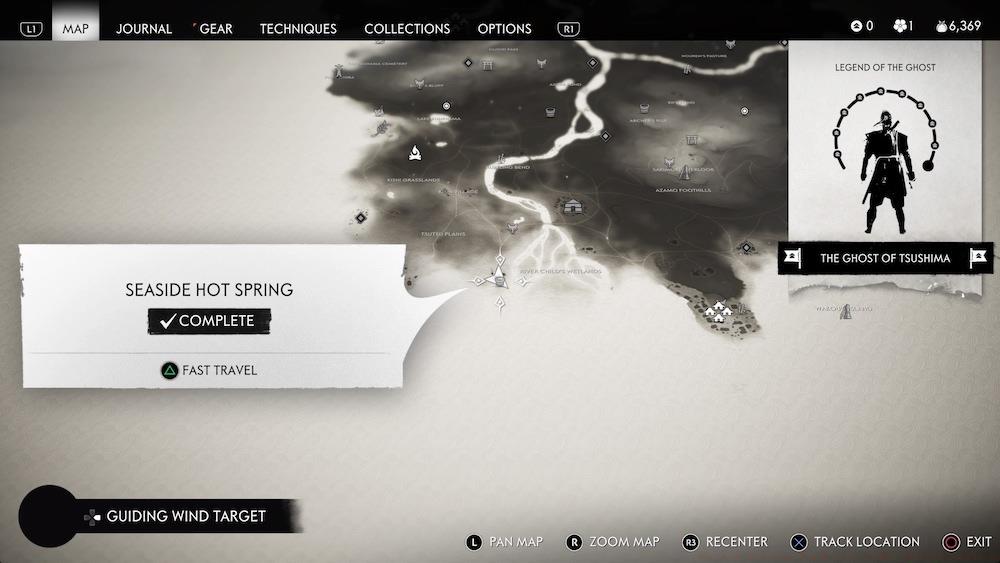
Task: Switch to the Journal tab
Action: (x=144, y=28)
